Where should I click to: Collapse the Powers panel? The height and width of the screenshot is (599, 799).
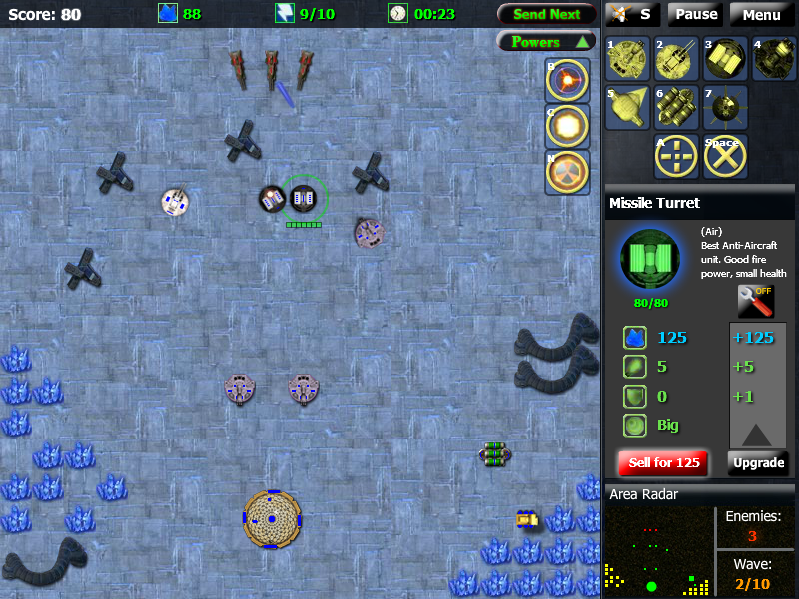tap(547, 42)
